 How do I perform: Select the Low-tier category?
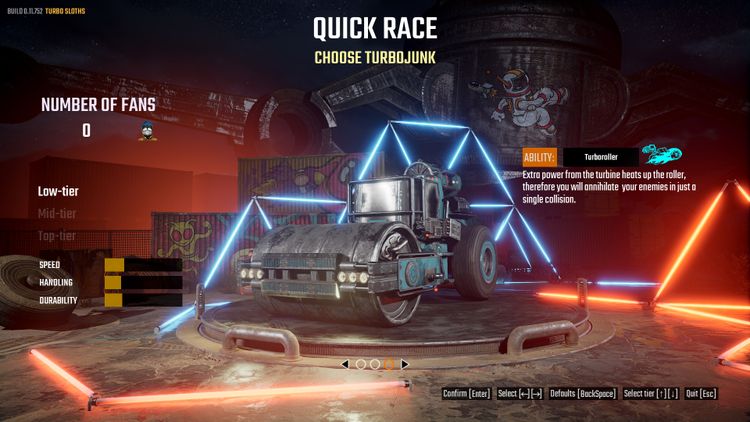[x=58, y=191]
